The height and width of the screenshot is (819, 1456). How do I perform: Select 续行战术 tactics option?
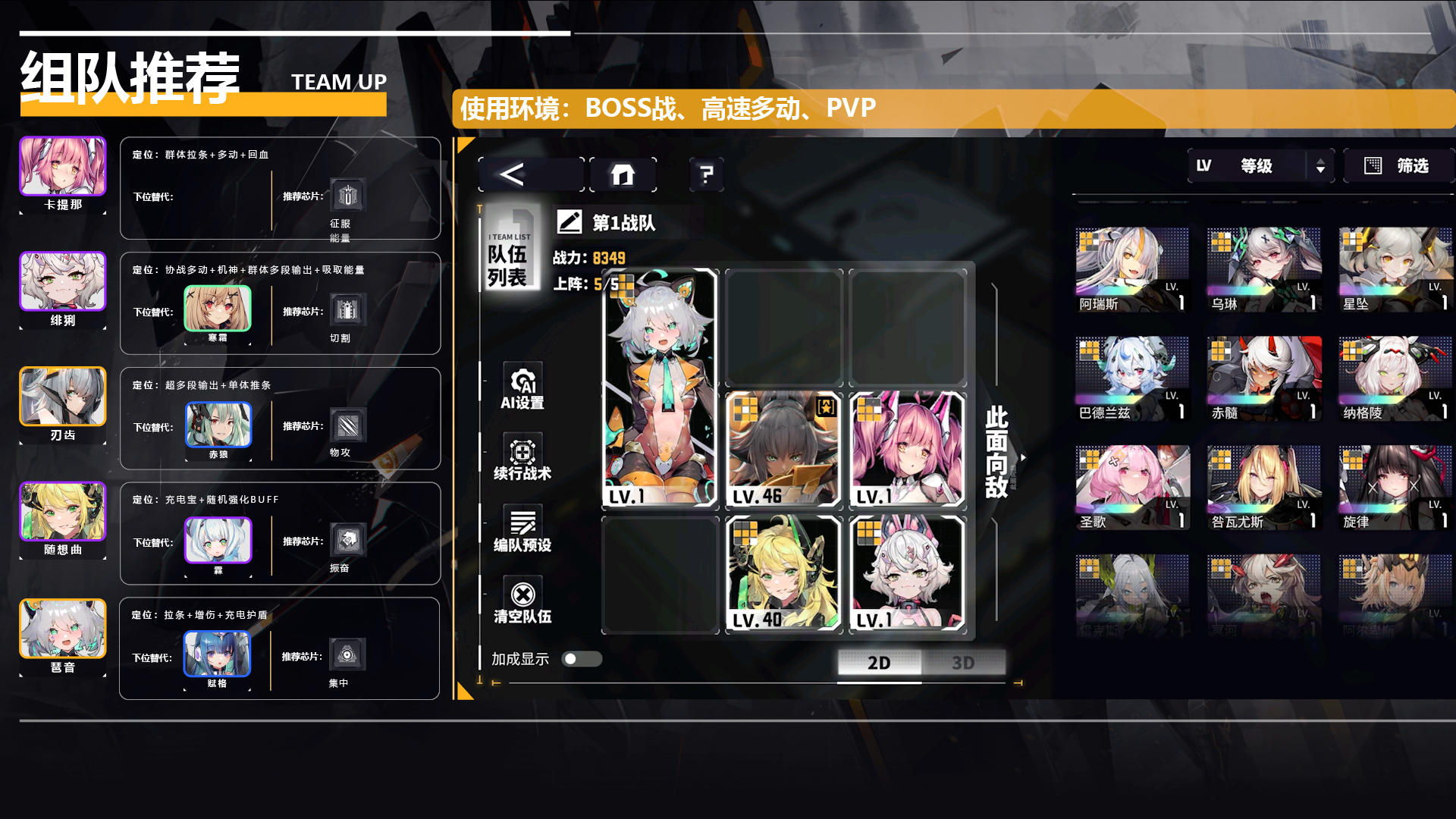(522, 458)
